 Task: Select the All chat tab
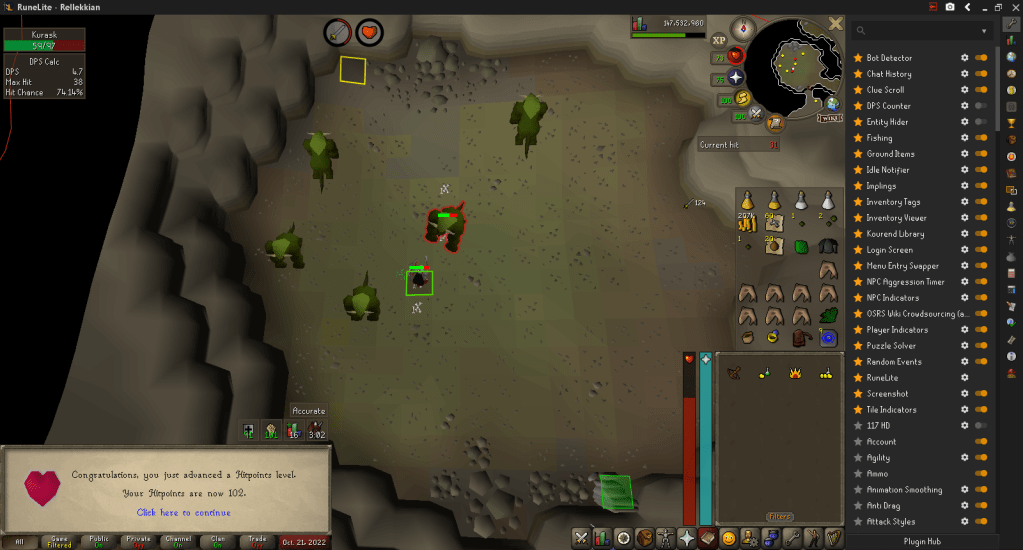tap(19, 541)
